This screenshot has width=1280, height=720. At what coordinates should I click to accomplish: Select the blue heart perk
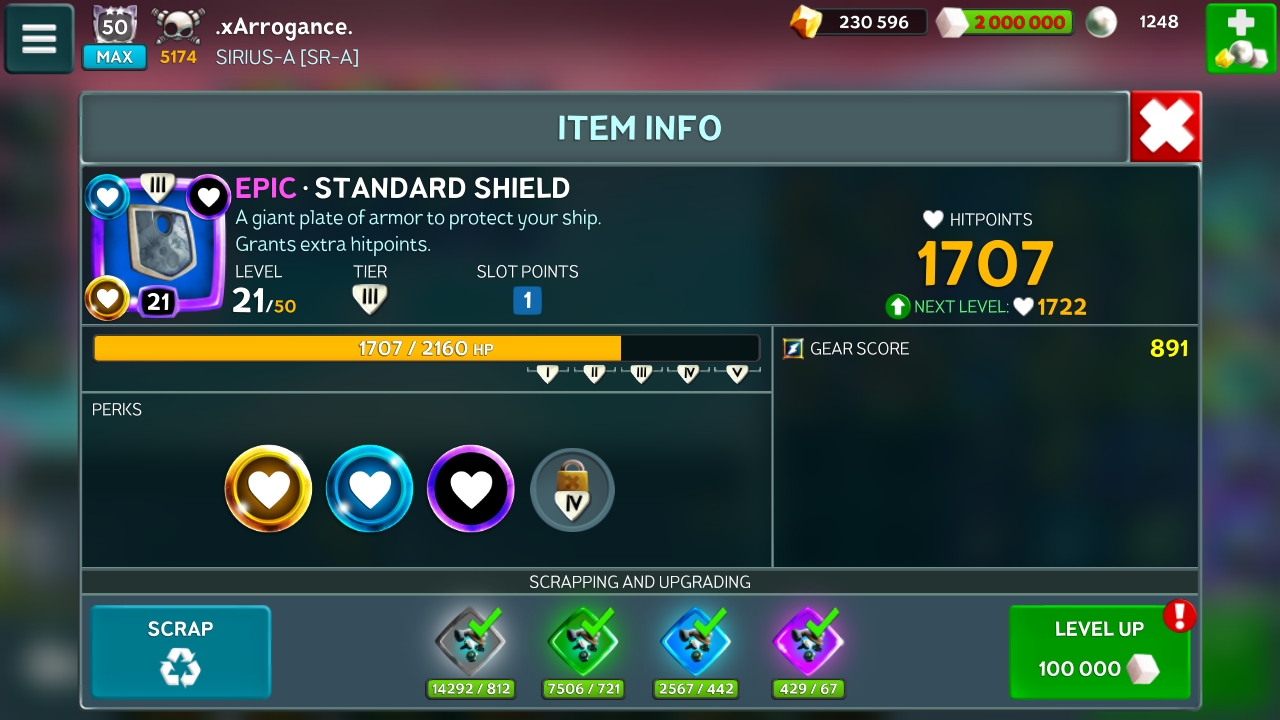tap(370, 489)
